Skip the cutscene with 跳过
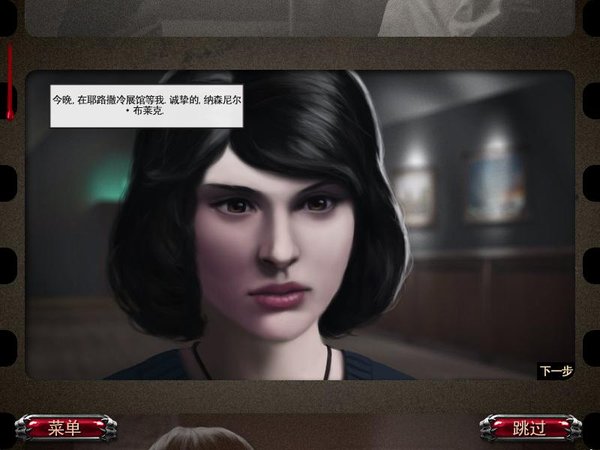 (530, 428)
